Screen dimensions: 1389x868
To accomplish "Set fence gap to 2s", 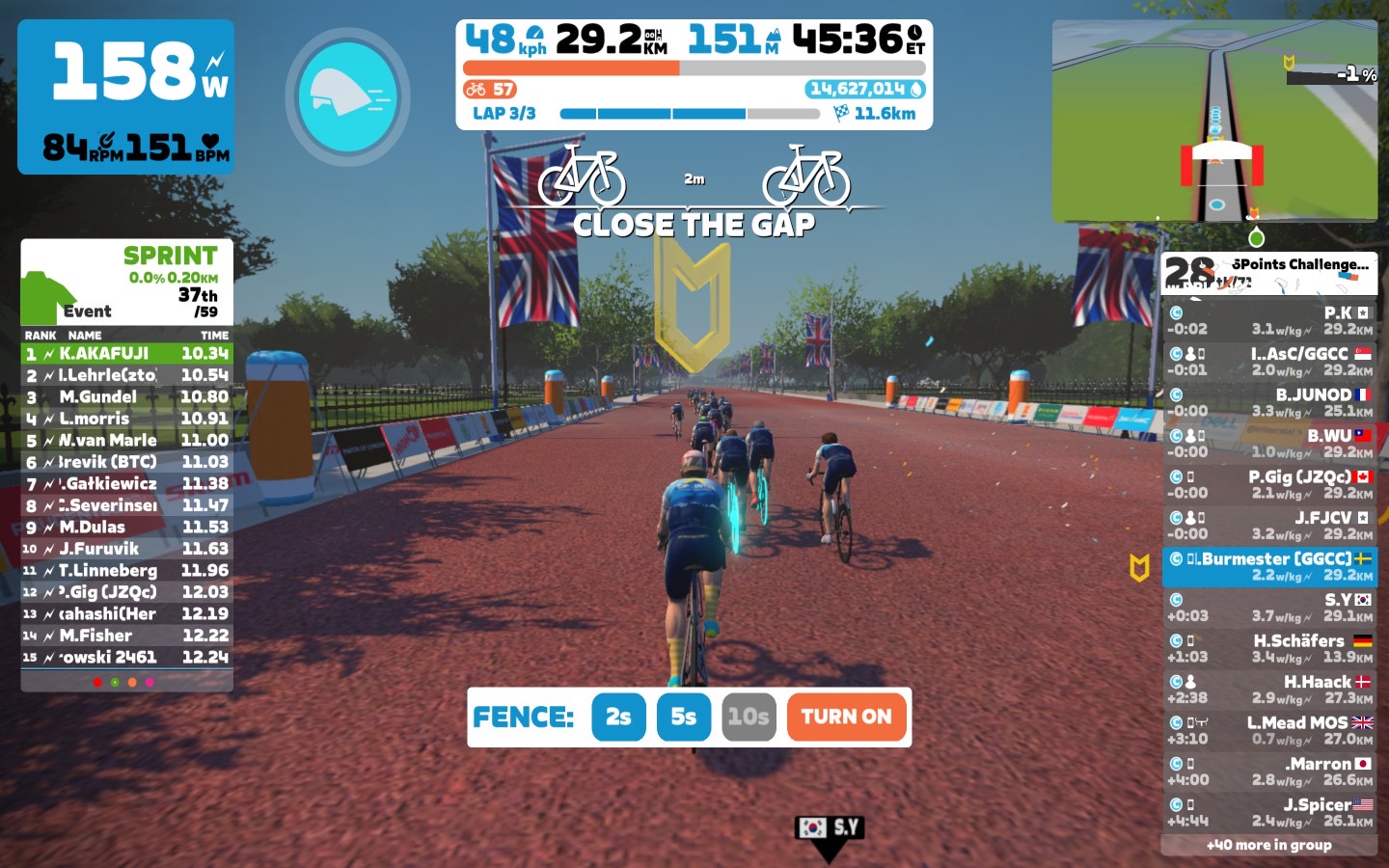I will (618, 717).
